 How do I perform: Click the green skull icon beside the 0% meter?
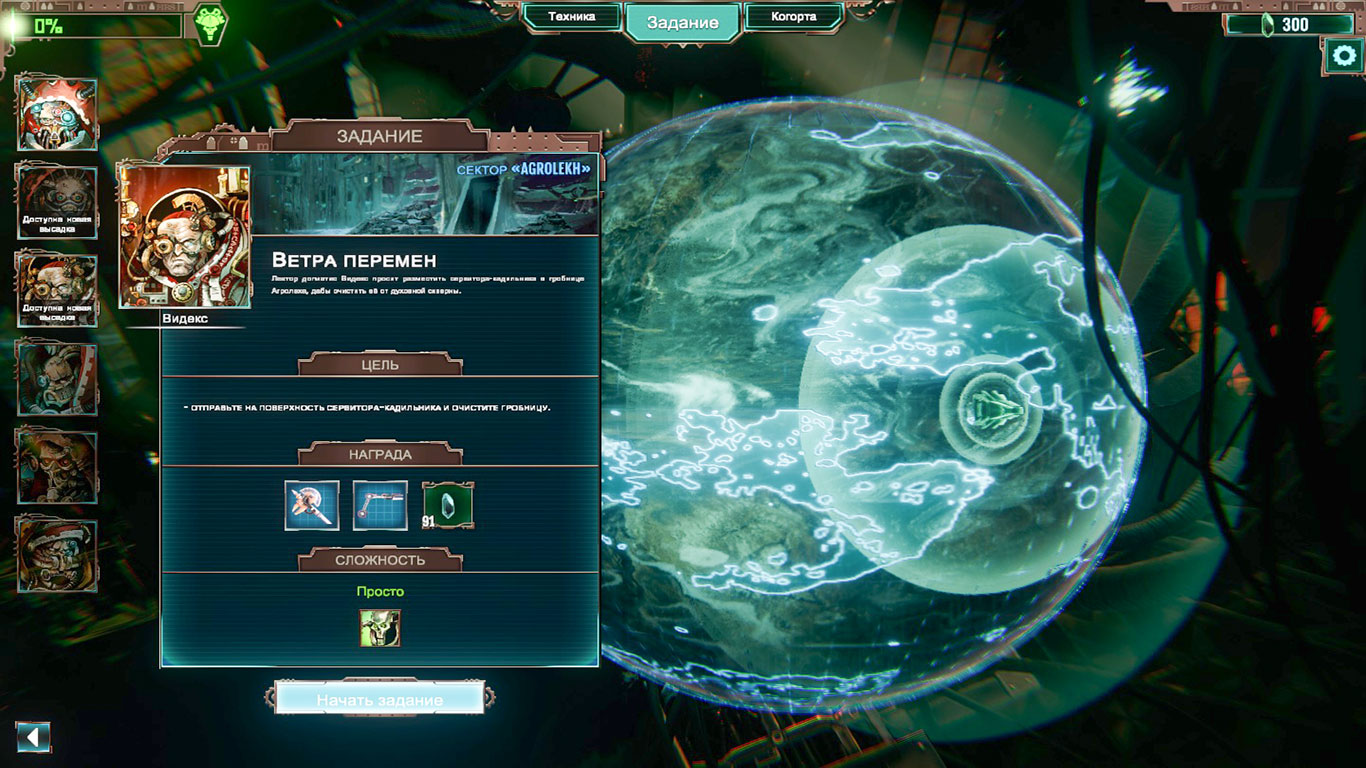[x=209, y=23]
